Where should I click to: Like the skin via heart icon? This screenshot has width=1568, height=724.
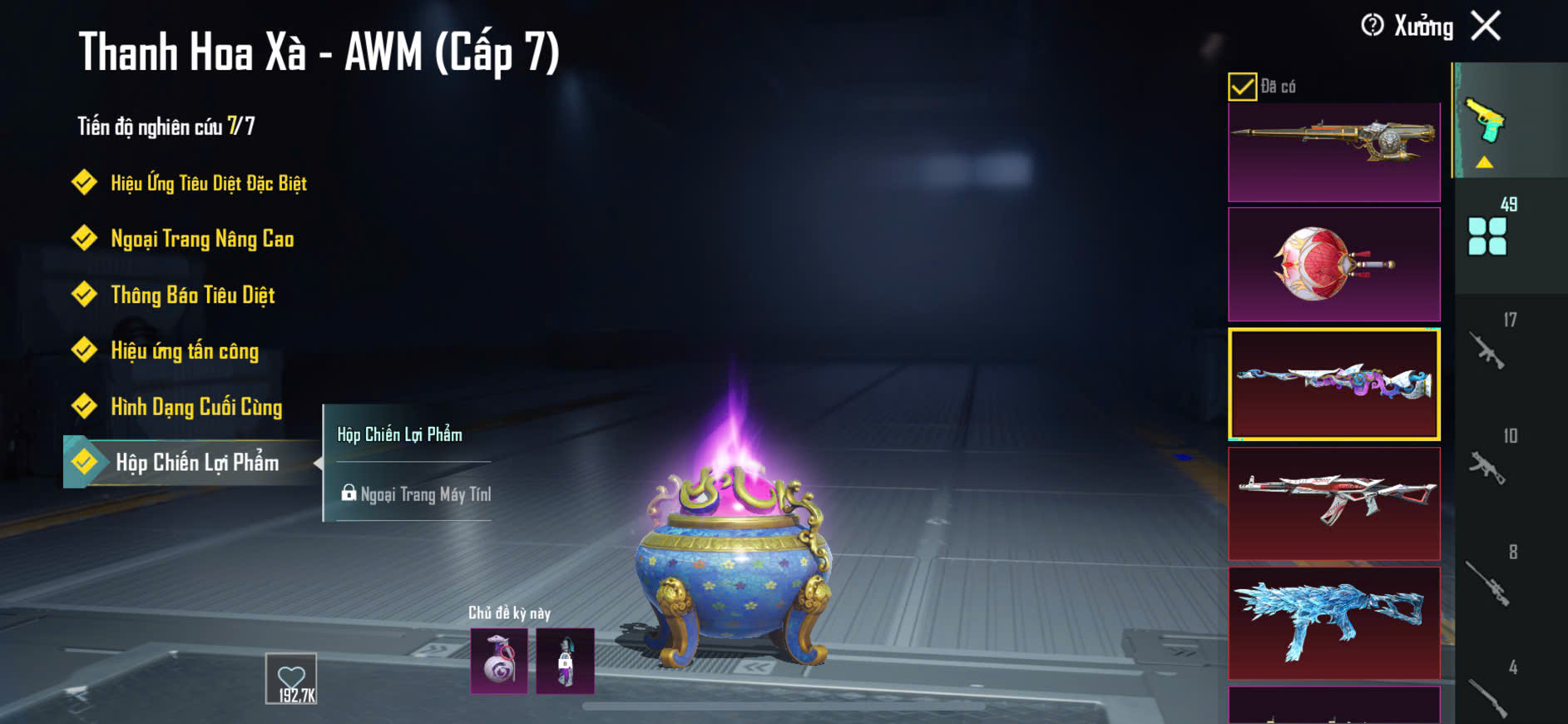click(x=291, y=678)
